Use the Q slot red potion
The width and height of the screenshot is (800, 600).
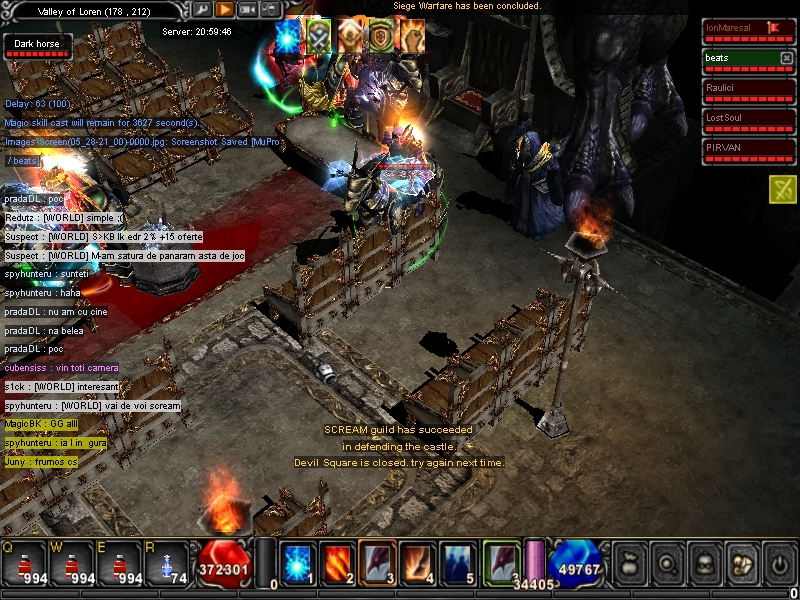click(x=27, y=563)
